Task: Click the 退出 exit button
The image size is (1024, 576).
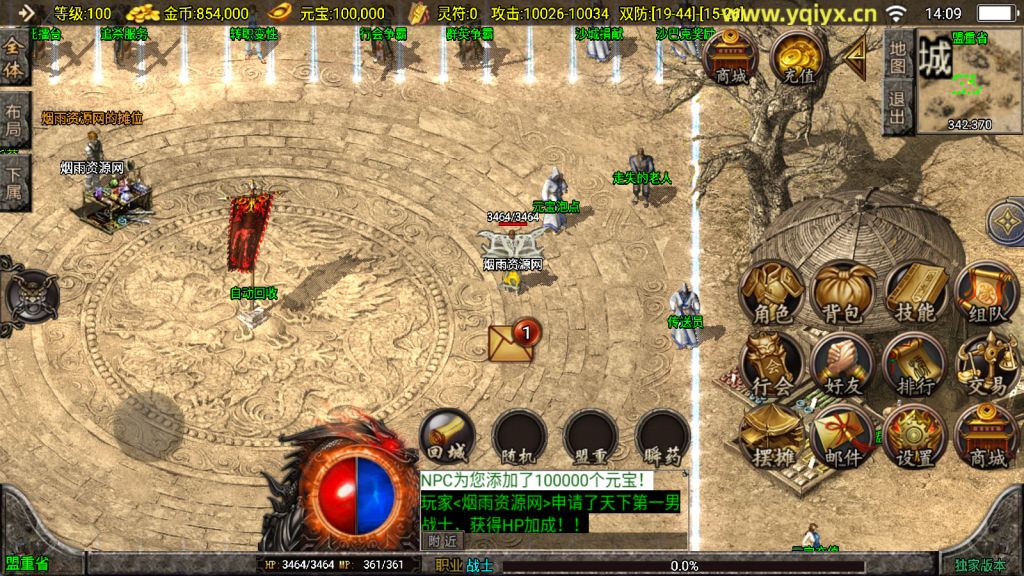Action: [898, 108]
